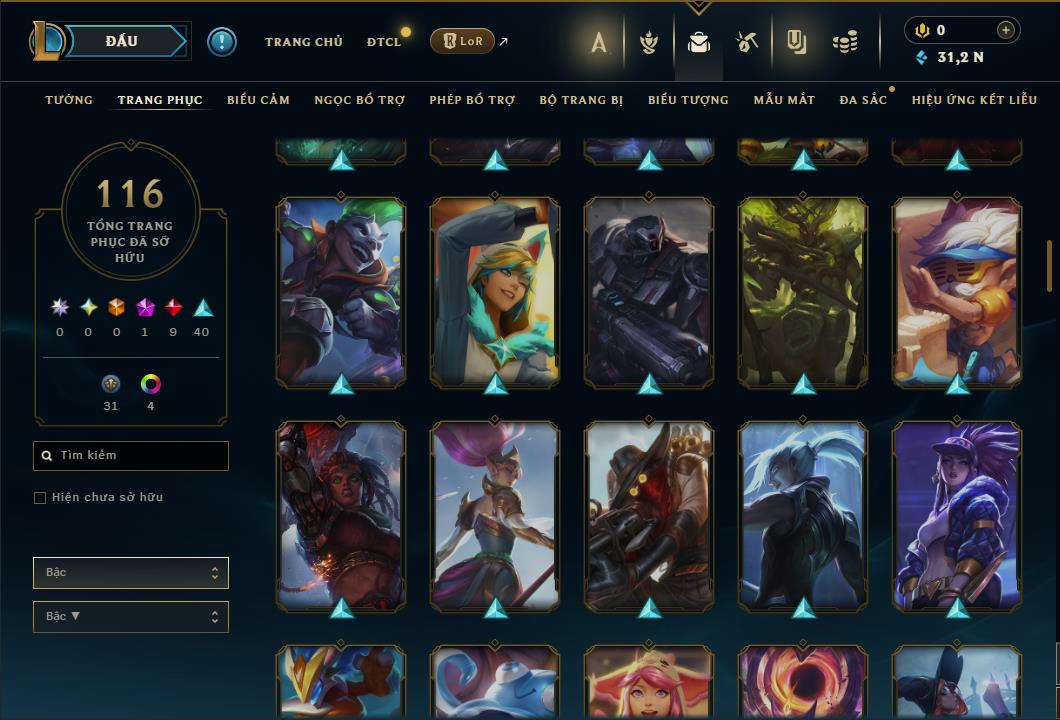This screenshot has width=1060, height=720.
Task: Open the TRANG CHỦ home page
Action: (x=303, y=42)
